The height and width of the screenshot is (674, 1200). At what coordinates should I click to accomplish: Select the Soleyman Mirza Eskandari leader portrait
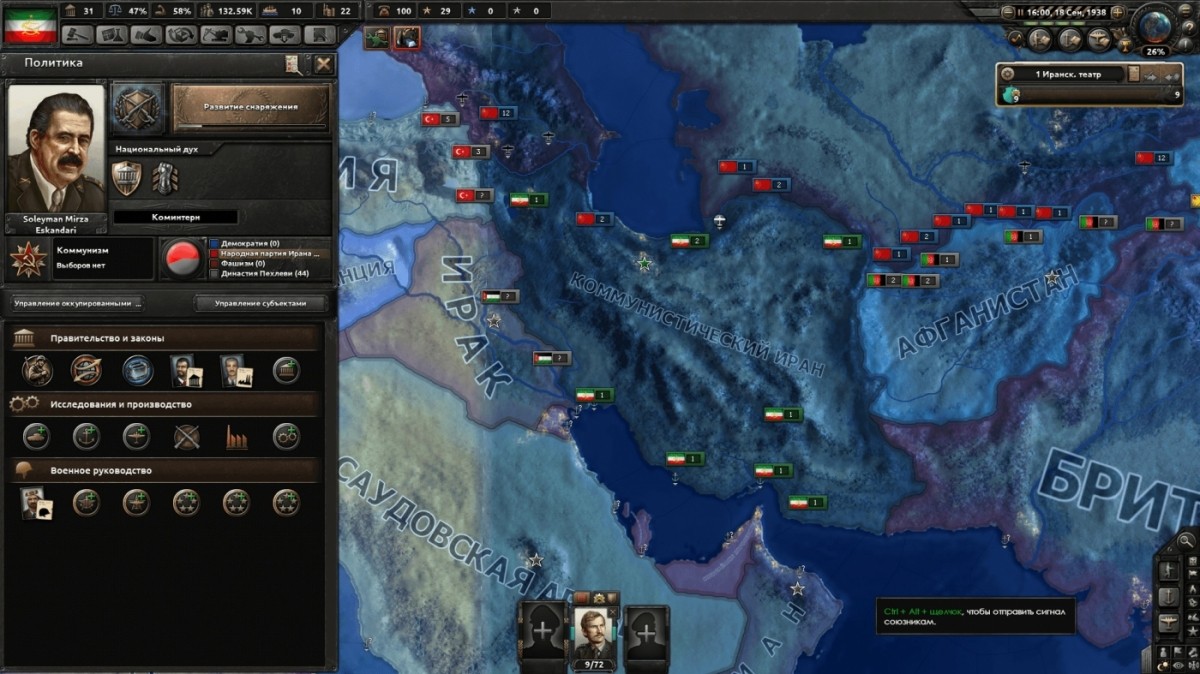coord(56,148)
